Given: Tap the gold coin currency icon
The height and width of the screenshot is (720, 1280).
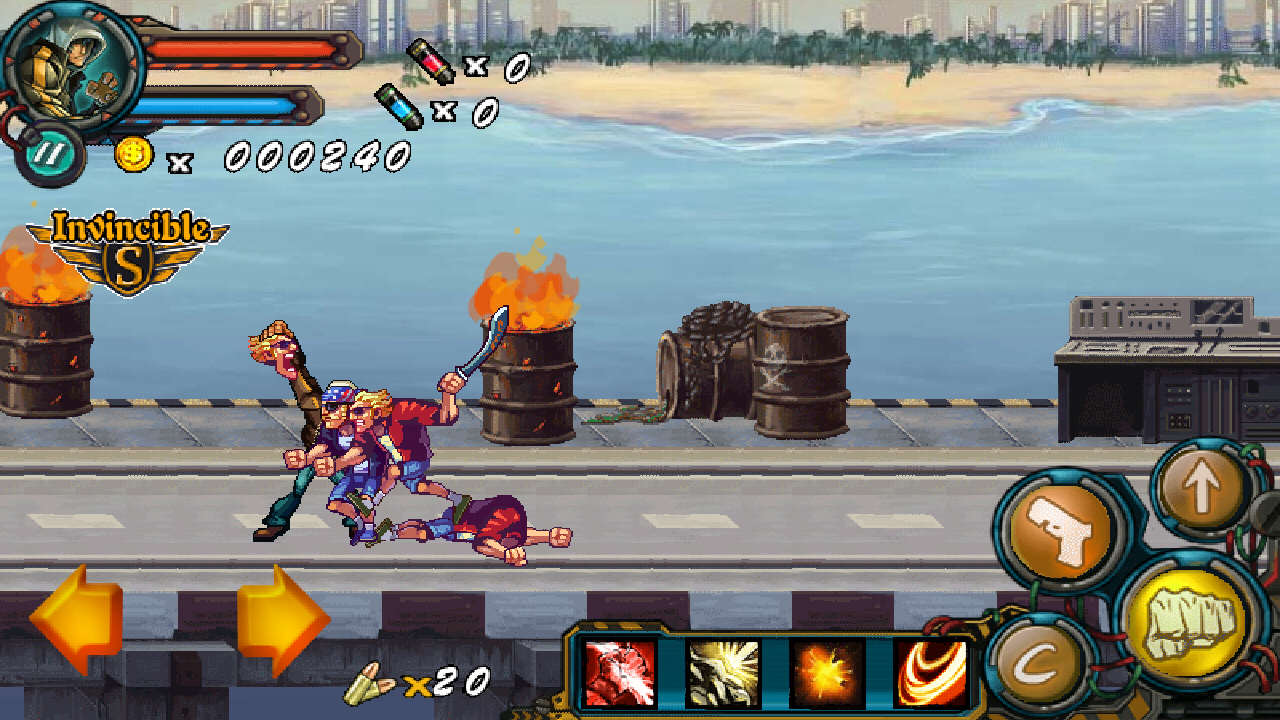Looking at the screenshot, I should click(133, 155).
